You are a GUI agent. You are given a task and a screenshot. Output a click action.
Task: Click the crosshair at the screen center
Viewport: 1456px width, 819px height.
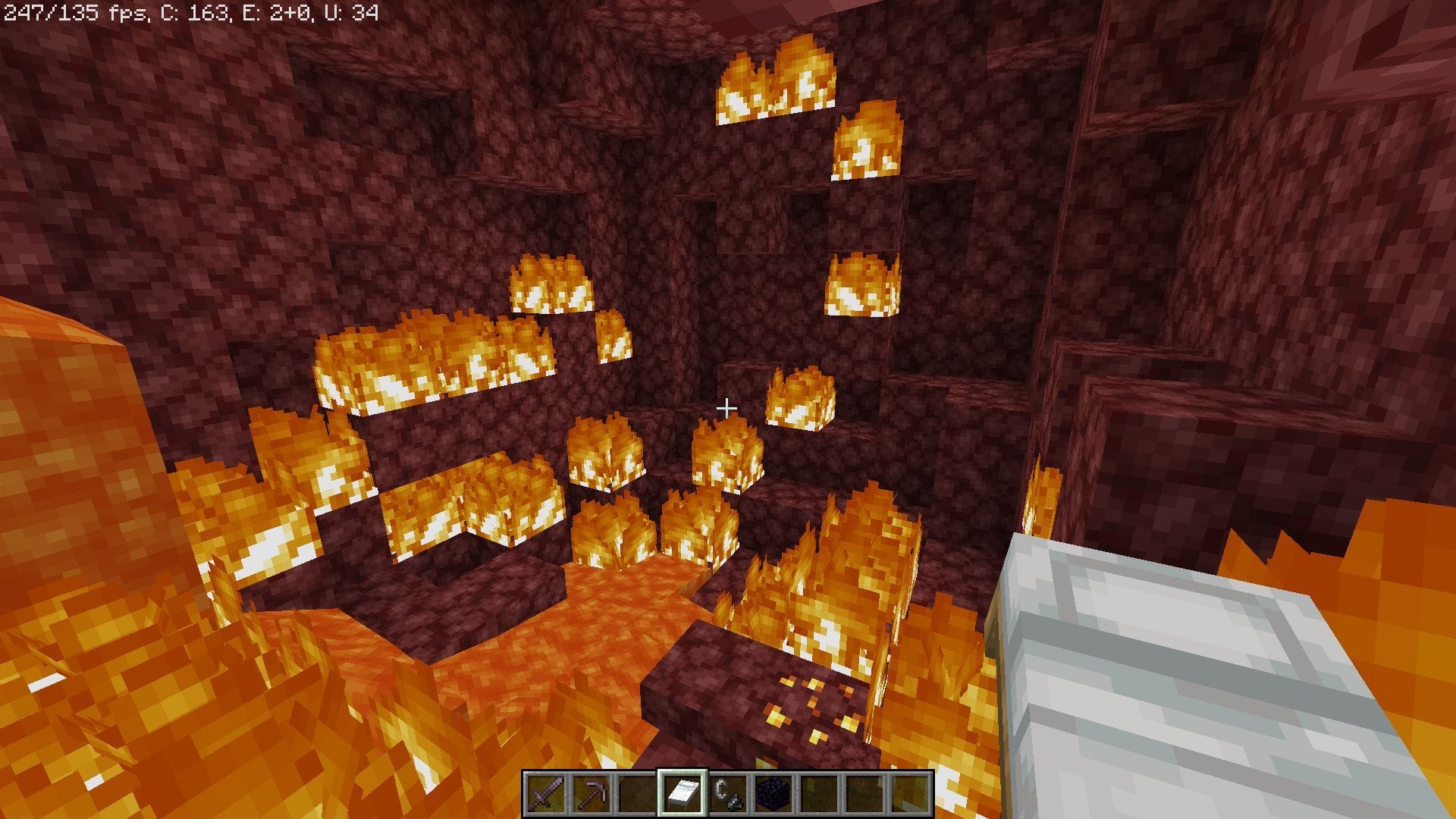click(728, 408)
